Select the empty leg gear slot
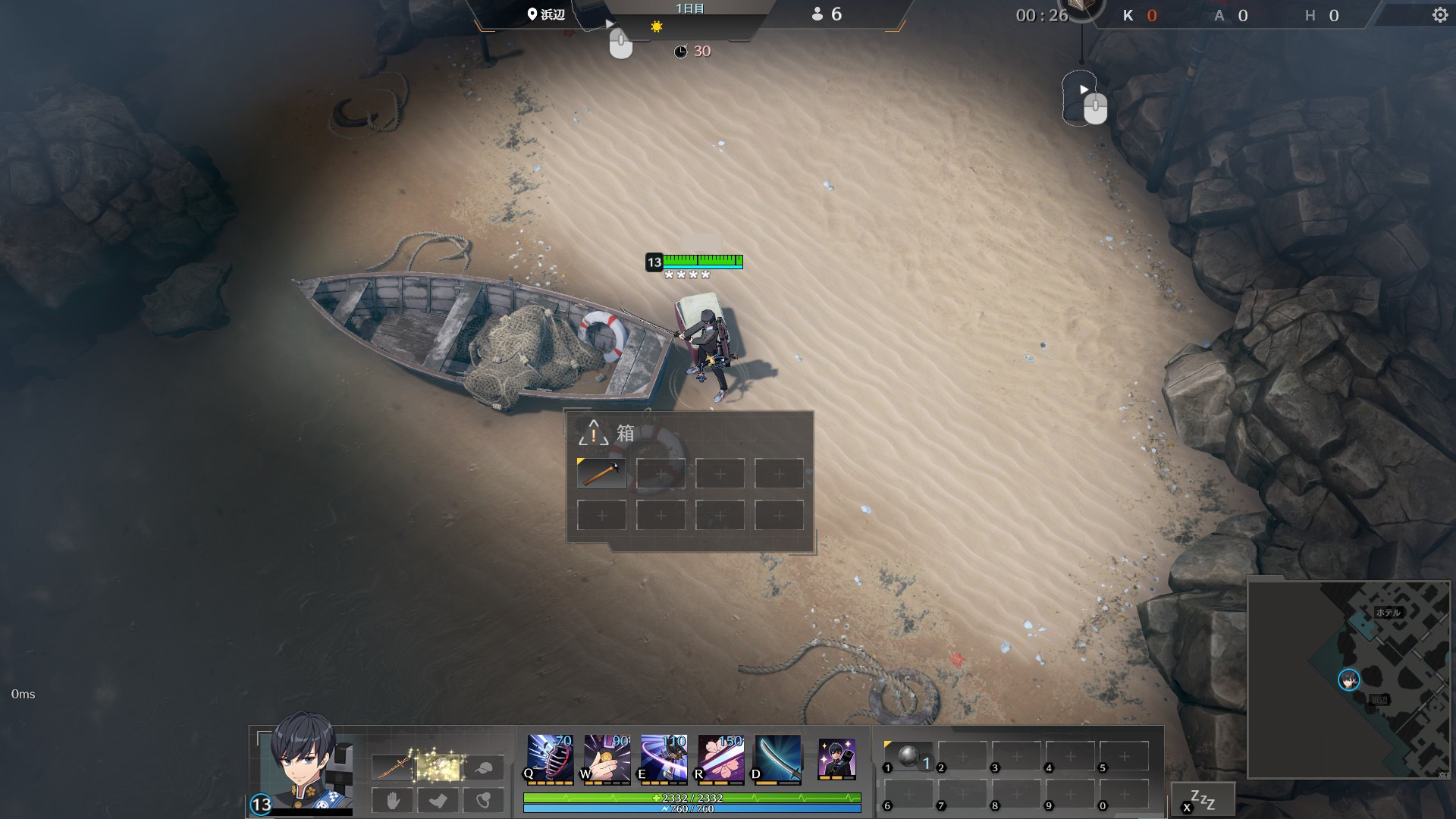Screen dimensions: 1456x819 click(438, 800)
